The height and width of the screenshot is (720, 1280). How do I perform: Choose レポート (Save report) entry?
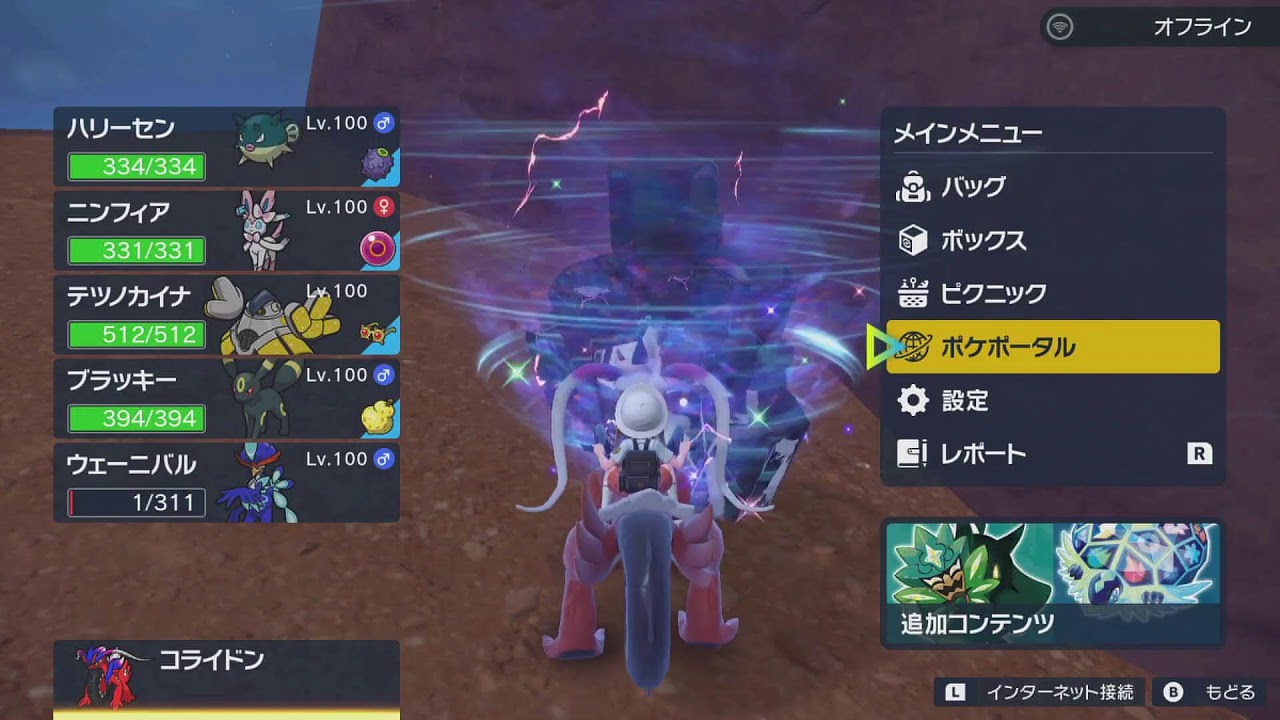click(1052, 454)
